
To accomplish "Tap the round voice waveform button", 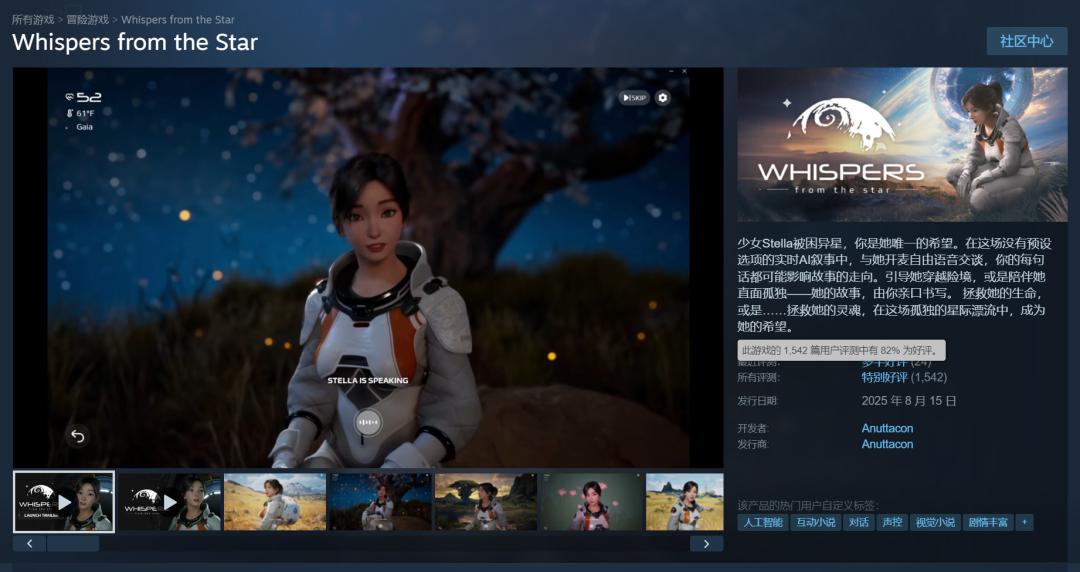I will [369, 422].
